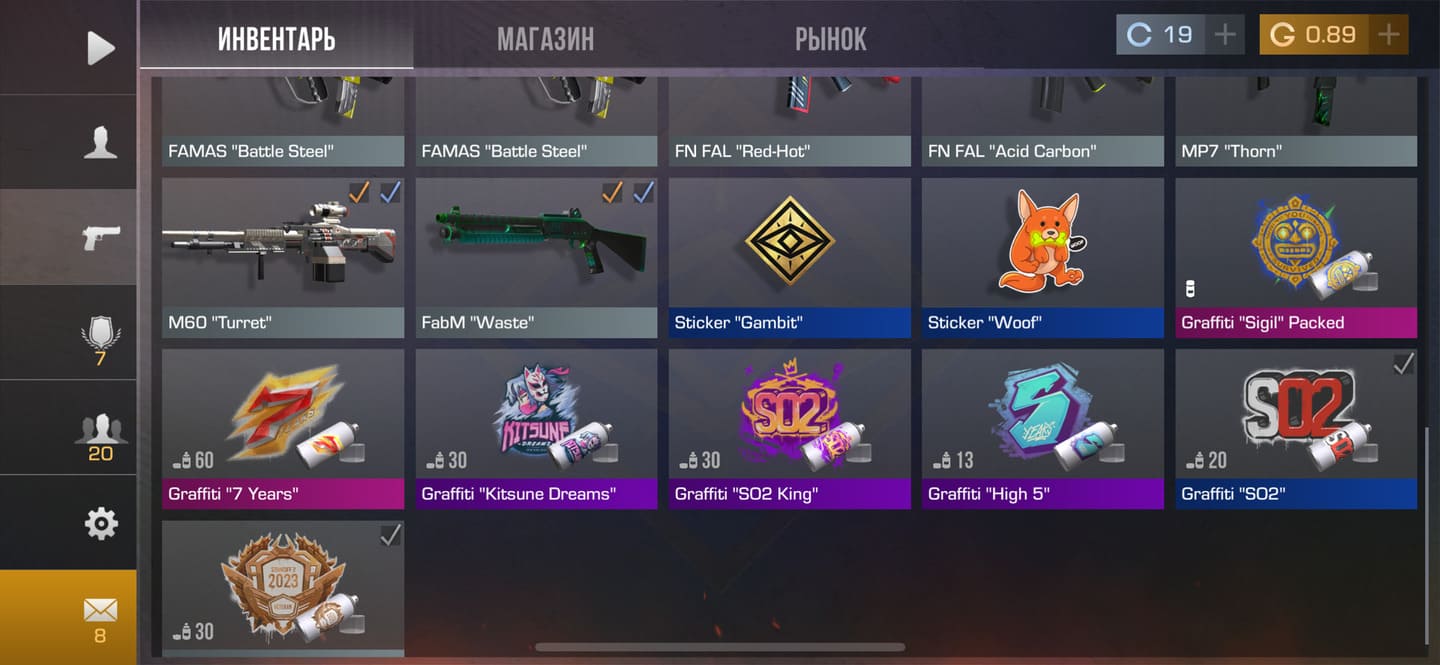The width and height of the screenshot is (1440, 665).
Task: Choose the Graffiti "High 5" item
Action: pyautogui.click(x=1043, y=427)
